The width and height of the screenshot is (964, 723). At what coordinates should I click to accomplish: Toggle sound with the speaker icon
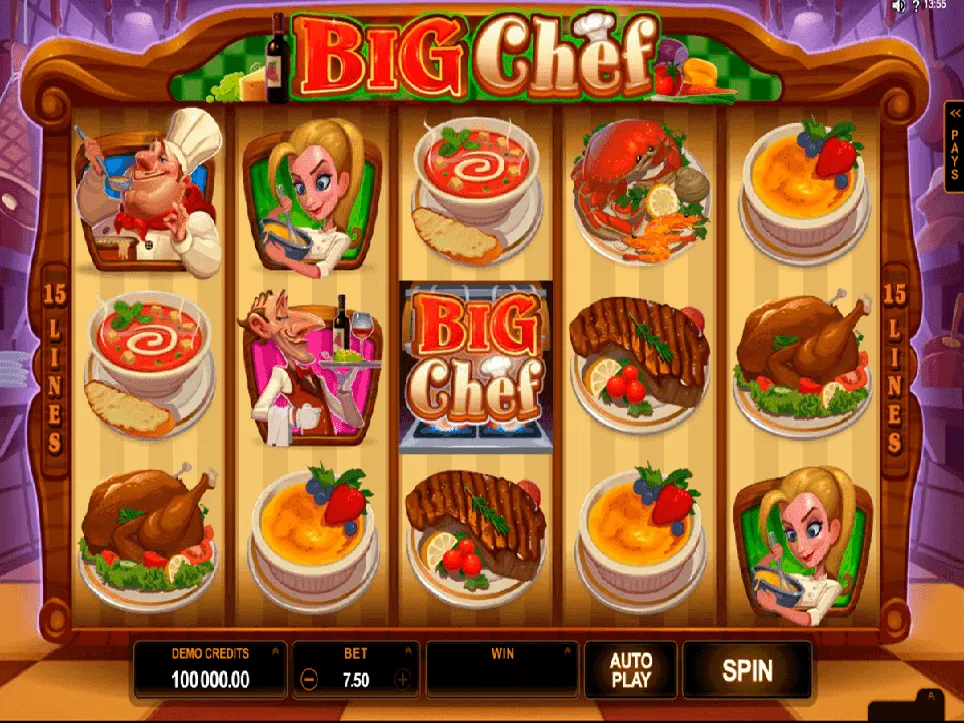[x=898, y=6]
